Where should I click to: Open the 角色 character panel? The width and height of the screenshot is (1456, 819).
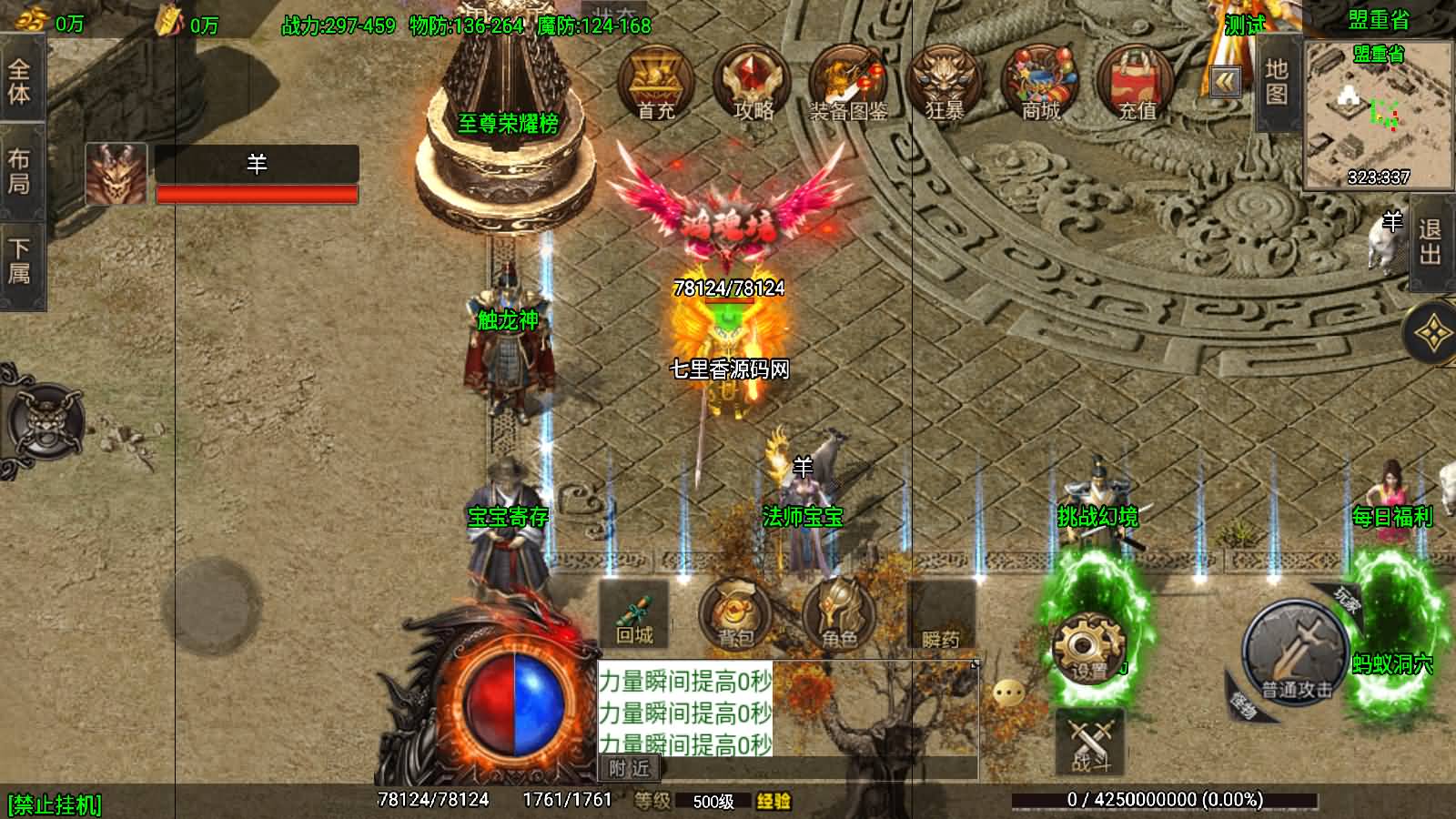[x=838, y=614]
